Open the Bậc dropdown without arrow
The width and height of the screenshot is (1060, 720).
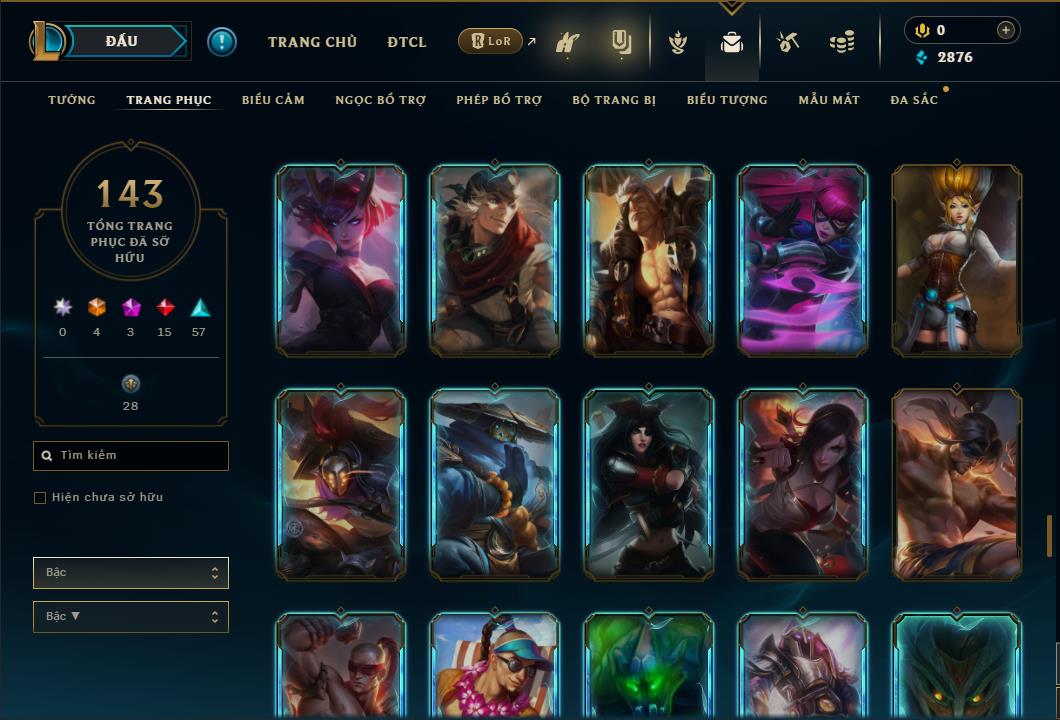[x=131, y=573]
